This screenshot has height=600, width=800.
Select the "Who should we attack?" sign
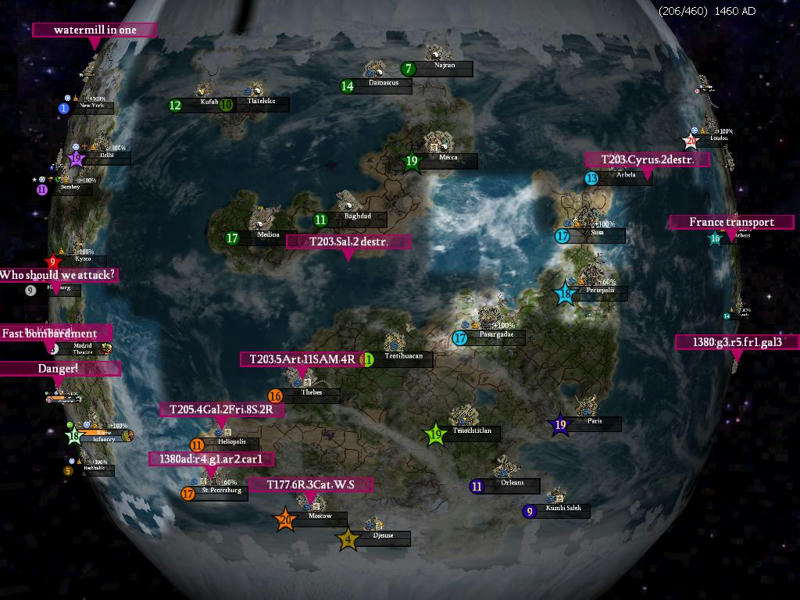click(x=59, y=275)
